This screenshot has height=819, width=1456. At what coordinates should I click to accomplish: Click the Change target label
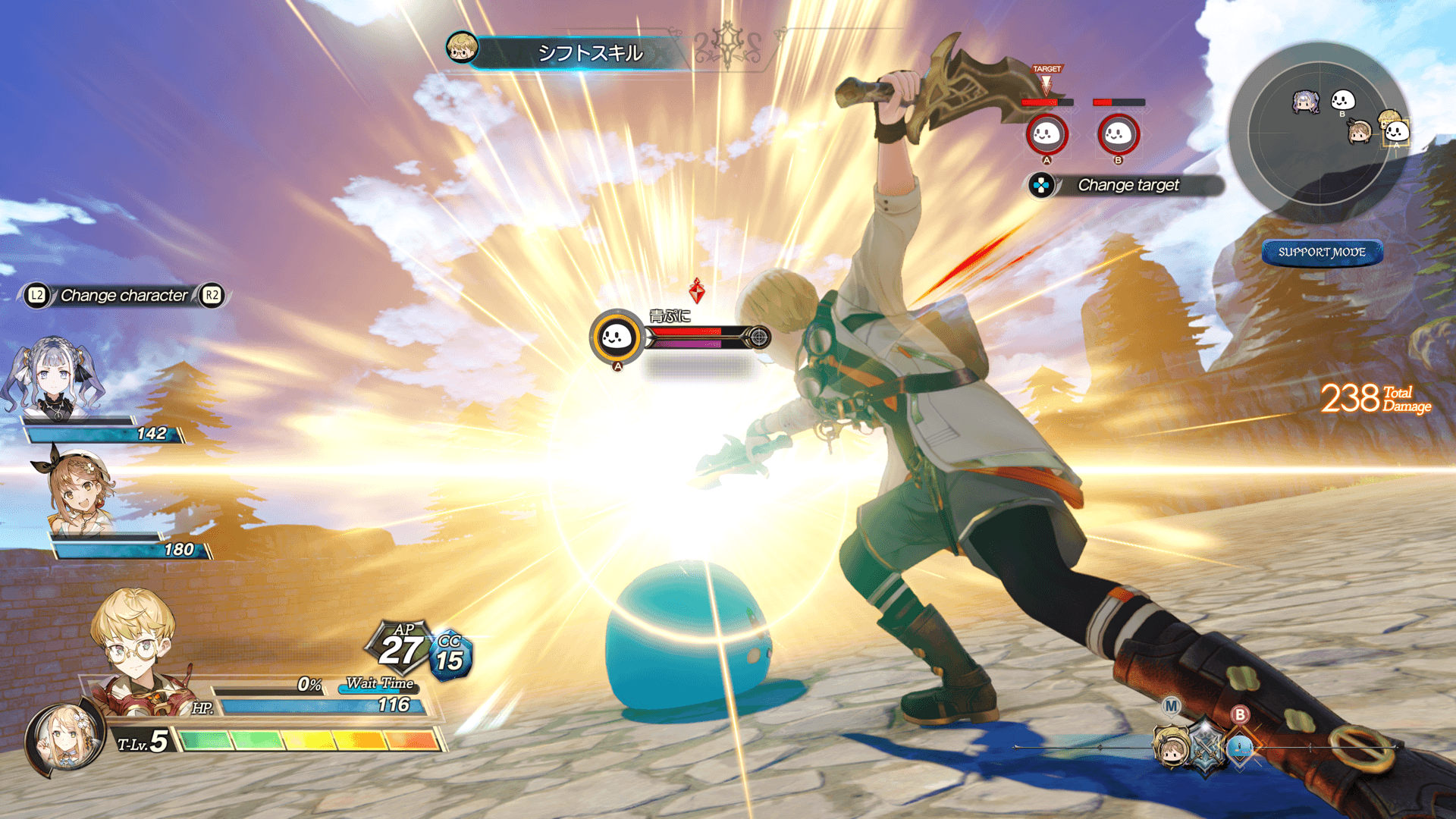(x=1128, y=185)
